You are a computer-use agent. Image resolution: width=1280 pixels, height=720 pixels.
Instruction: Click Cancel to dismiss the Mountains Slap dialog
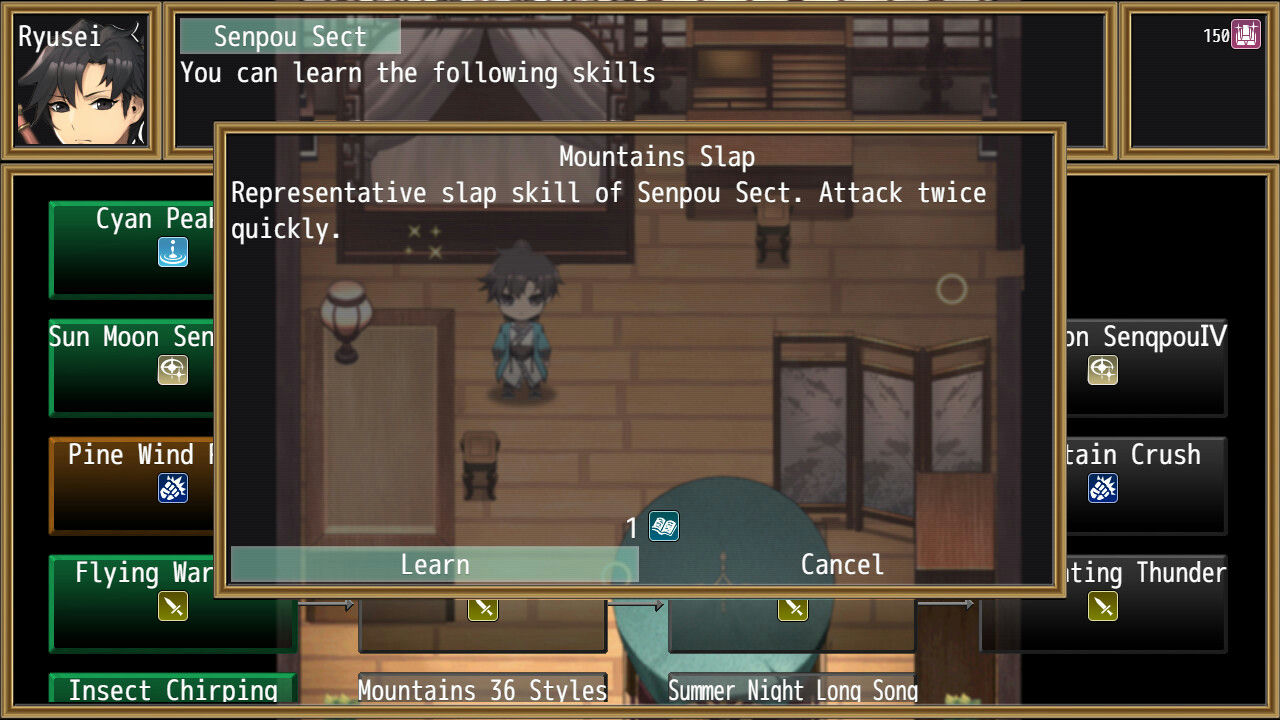coord(841,564)
